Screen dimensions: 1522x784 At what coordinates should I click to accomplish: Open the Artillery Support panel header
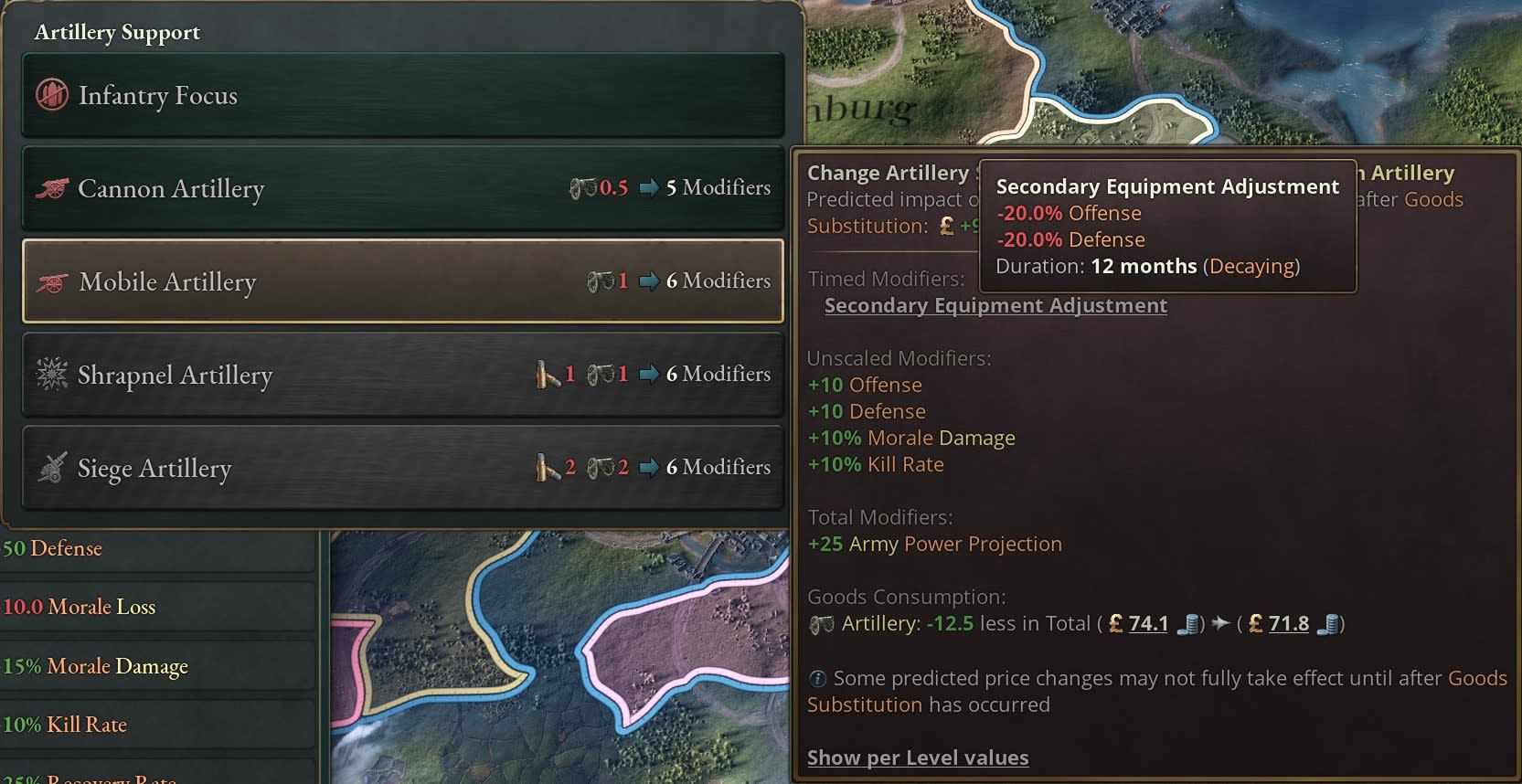tap(117, 32)
